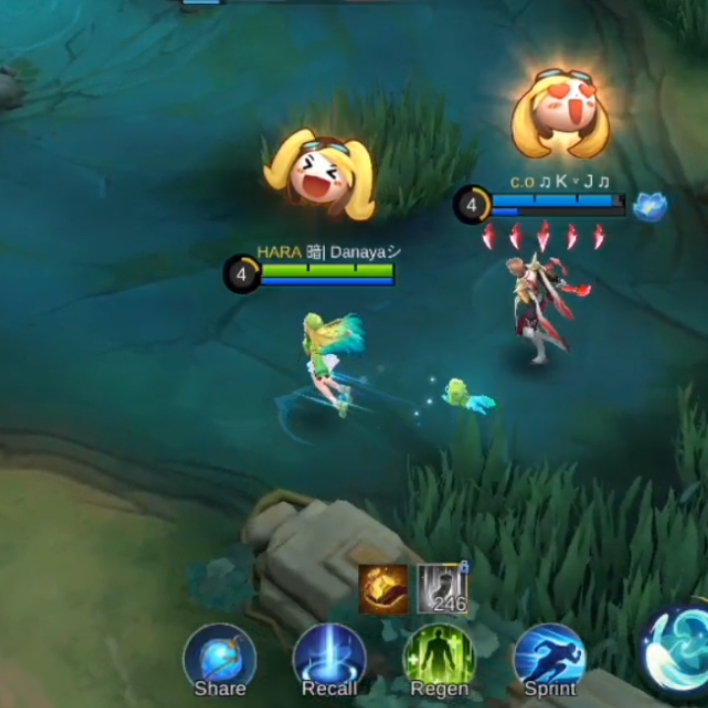The height and width of the screenshot is (708, 708).
Task: Use the Regen ability
Action: (x=439, y=660)
